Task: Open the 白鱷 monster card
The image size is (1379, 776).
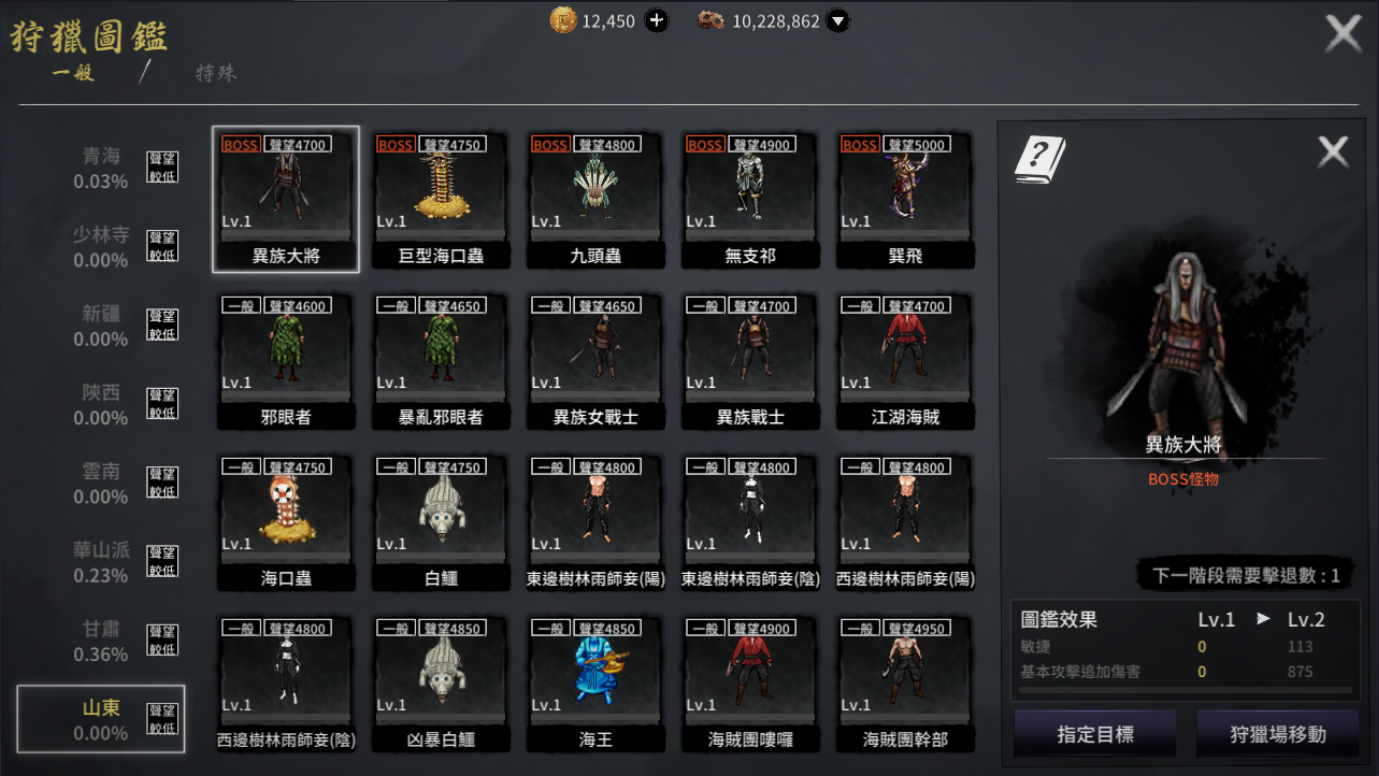Action: click(441, 521)
